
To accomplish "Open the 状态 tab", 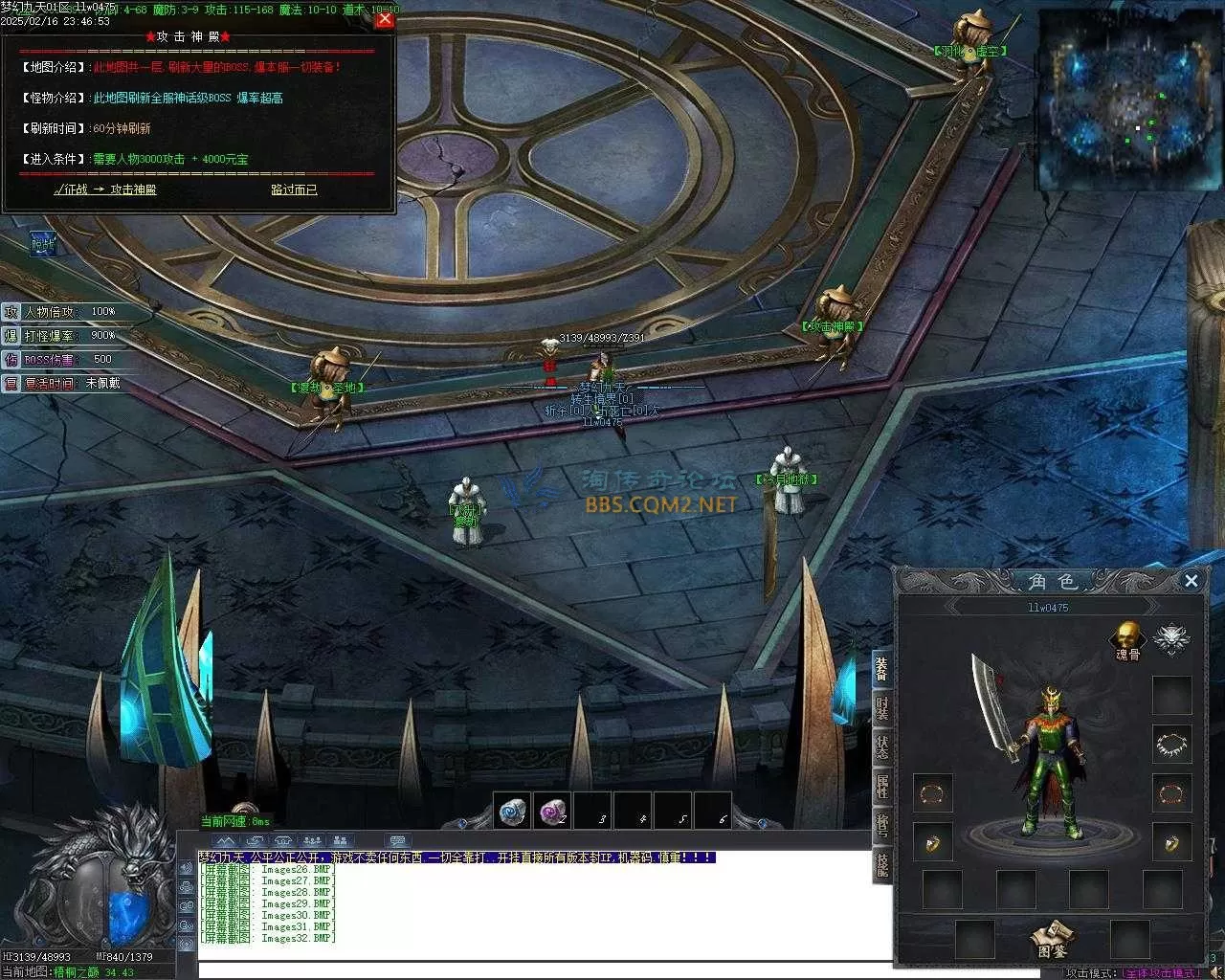I will 881,749.
